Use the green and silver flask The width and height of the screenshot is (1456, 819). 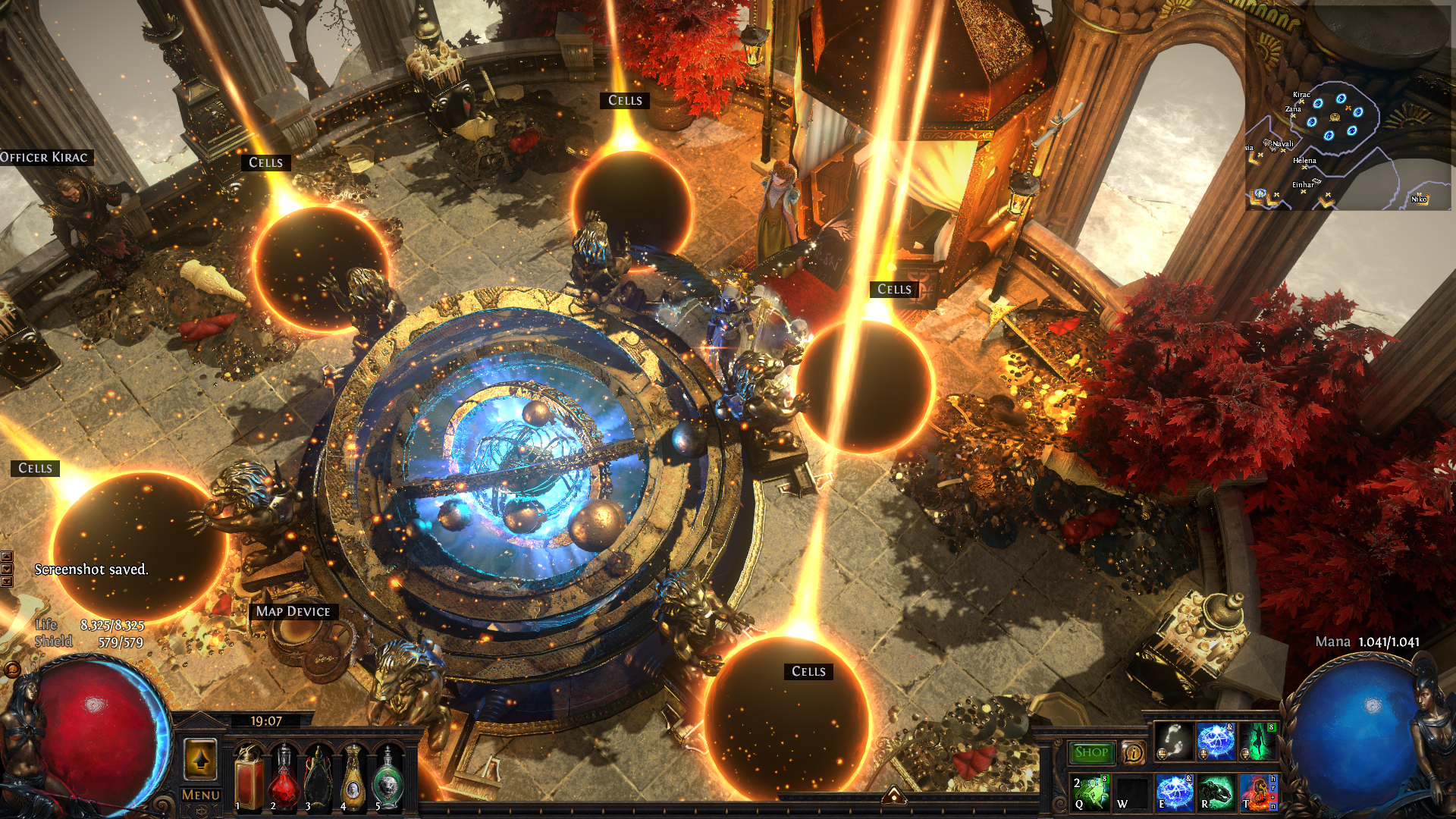click(x=388, y=777)
